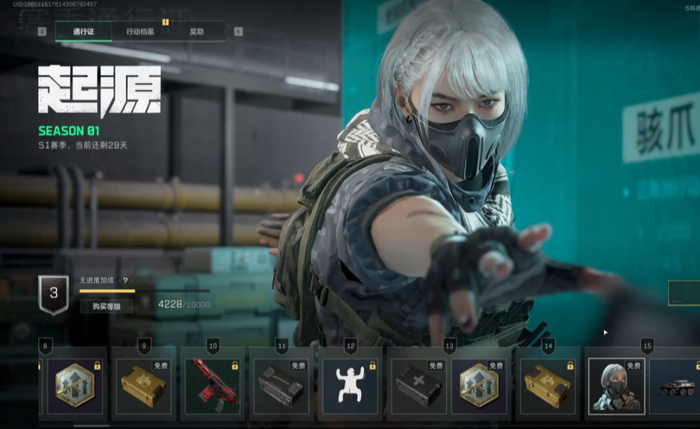
Task: Switch to the 通行证 tab
Action: pos(83,31)
